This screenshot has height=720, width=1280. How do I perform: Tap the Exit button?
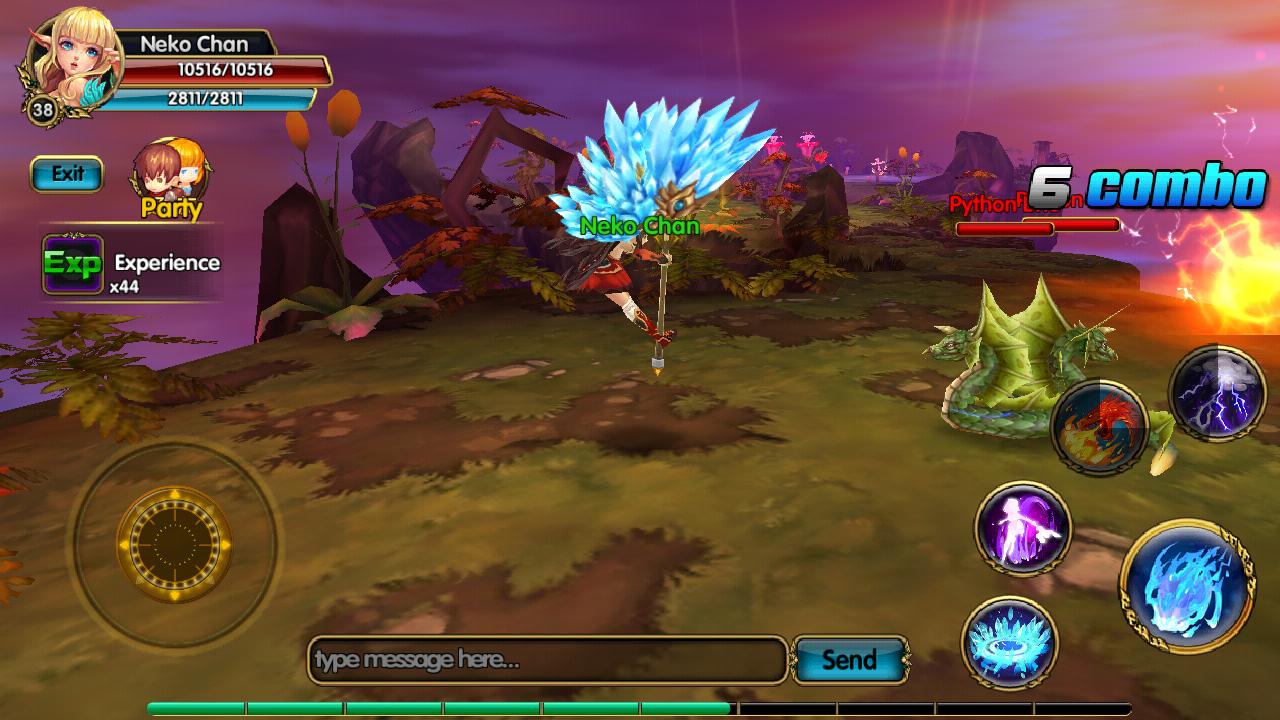point(67,174)
